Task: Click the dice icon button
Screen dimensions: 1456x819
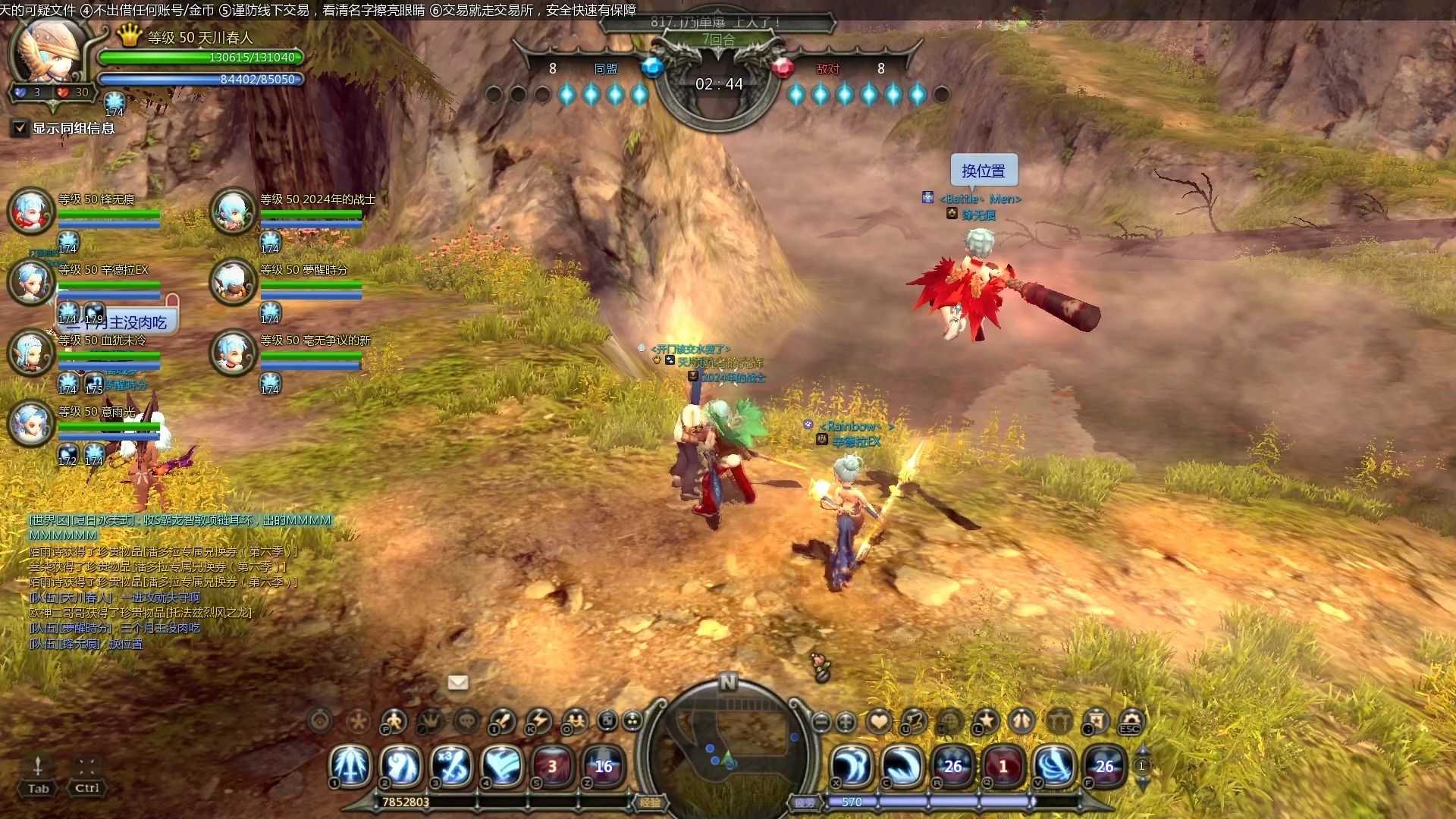Action: tap(607, 720)
